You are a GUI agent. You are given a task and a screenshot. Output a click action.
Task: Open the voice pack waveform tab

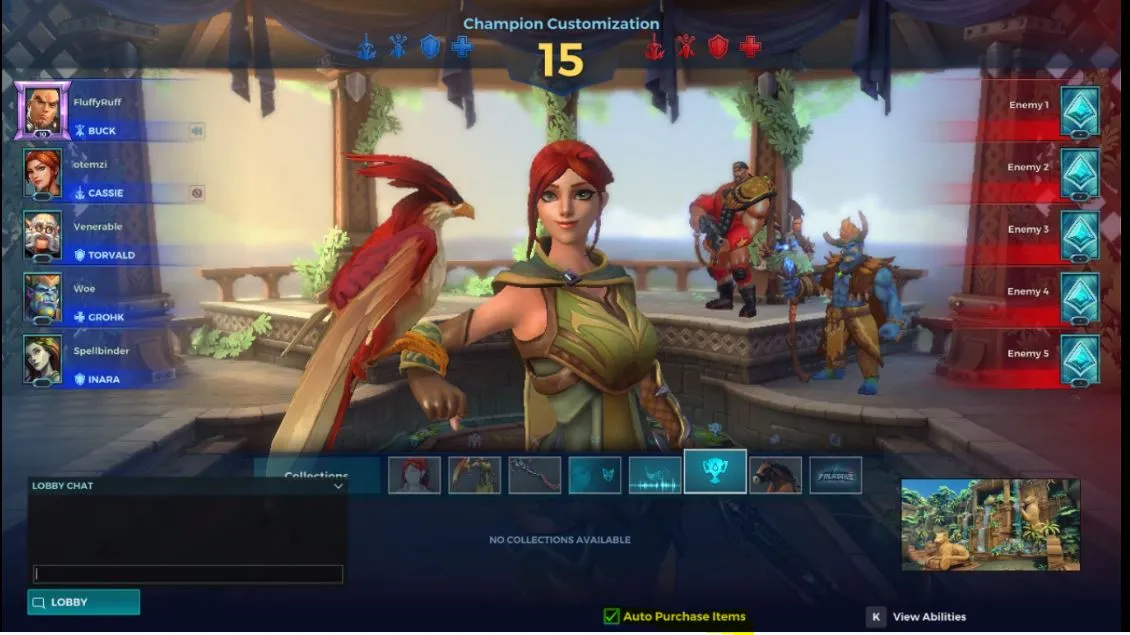pyautogui.click(x=655, y=475)
